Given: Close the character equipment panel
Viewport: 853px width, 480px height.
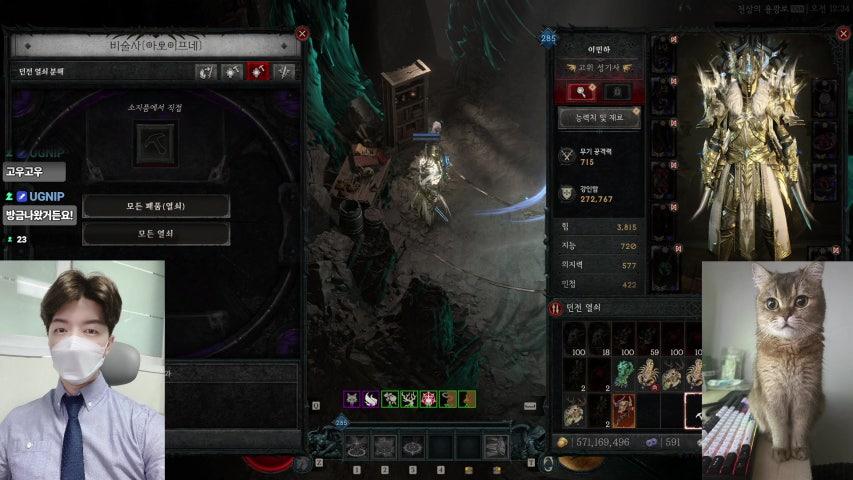Looking at the screenshot, I should click(x=837, y=32).
